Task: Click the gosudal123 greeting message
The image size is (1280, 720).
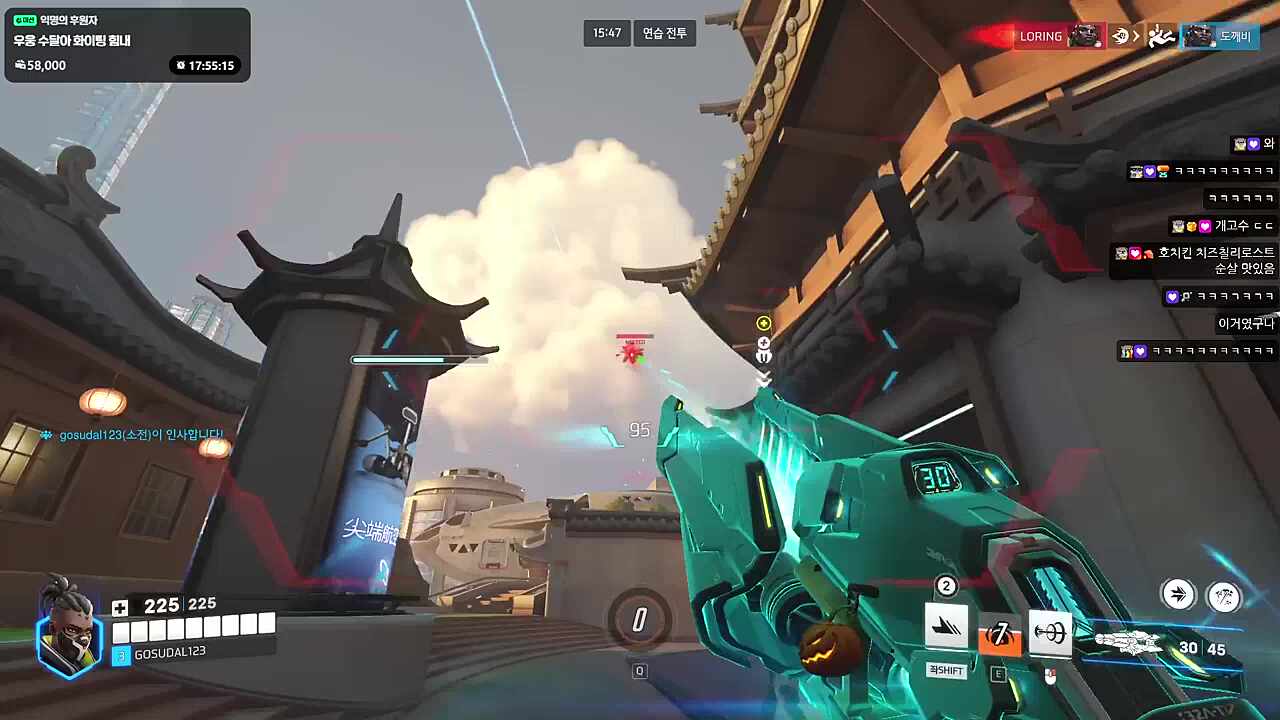Action: click(140, 435)
